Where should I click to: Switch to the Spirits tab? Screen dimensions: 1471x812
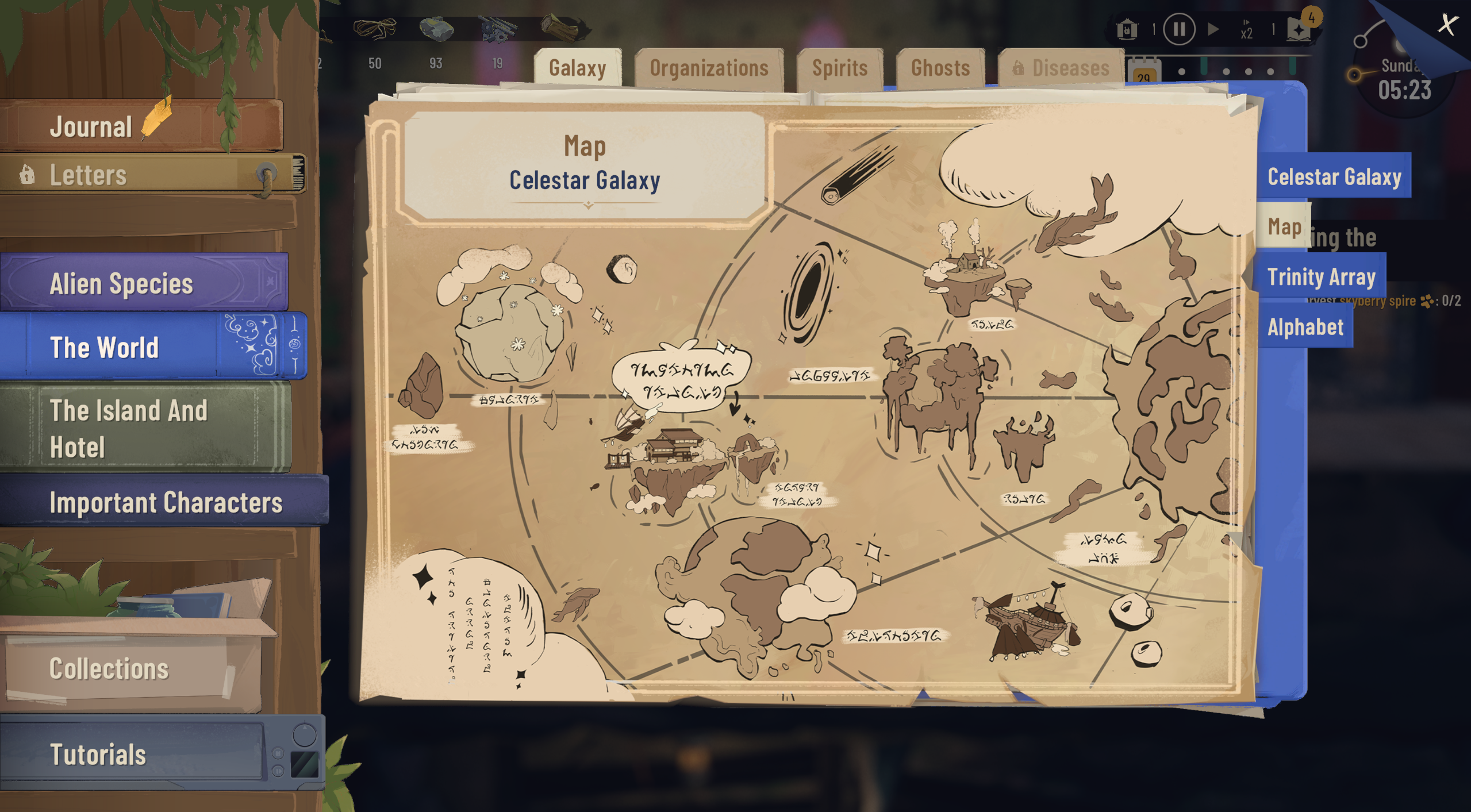tap(839, 68)
